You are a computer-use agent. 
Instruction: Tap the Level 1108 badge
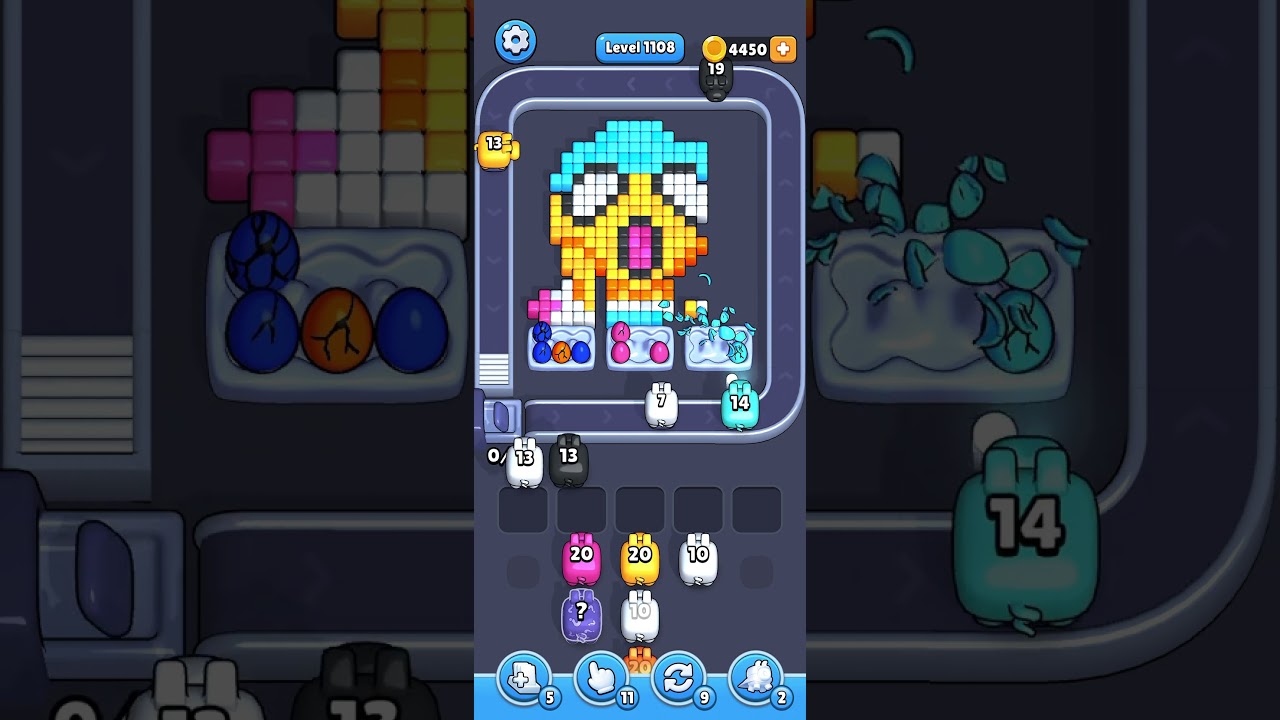pos(639,47)
